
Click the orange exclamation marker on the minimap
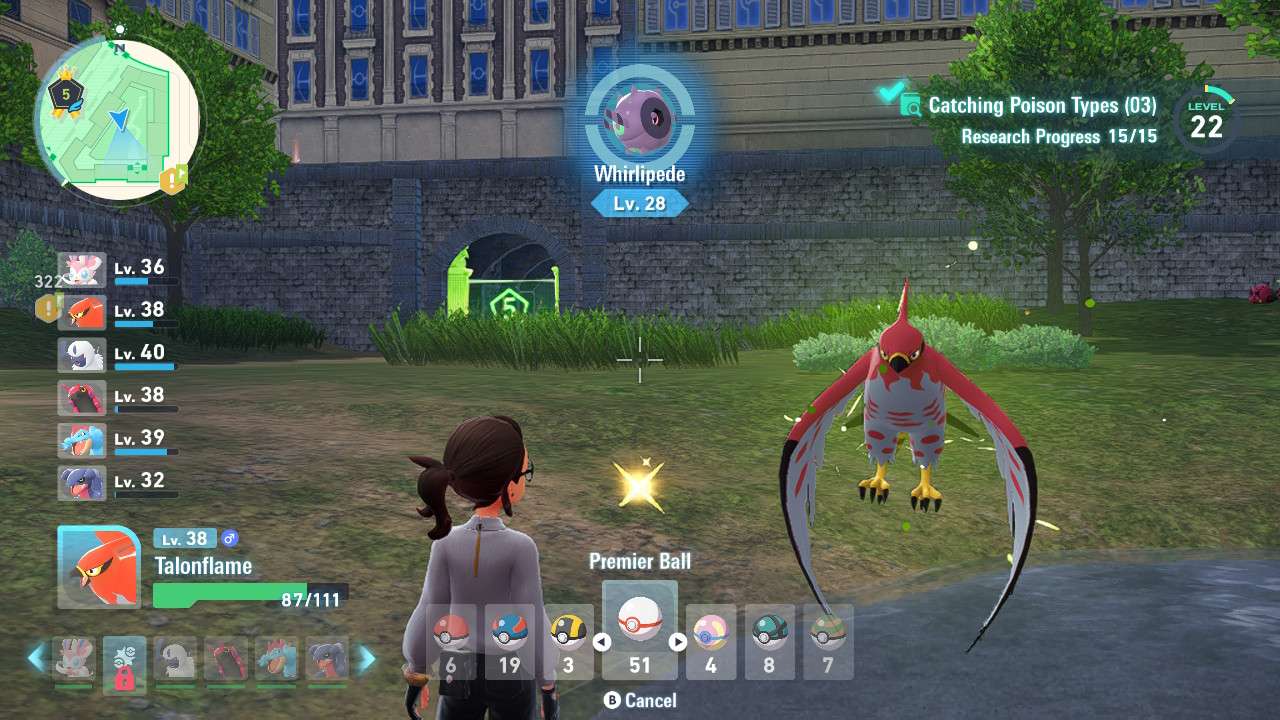pos(174,179)
